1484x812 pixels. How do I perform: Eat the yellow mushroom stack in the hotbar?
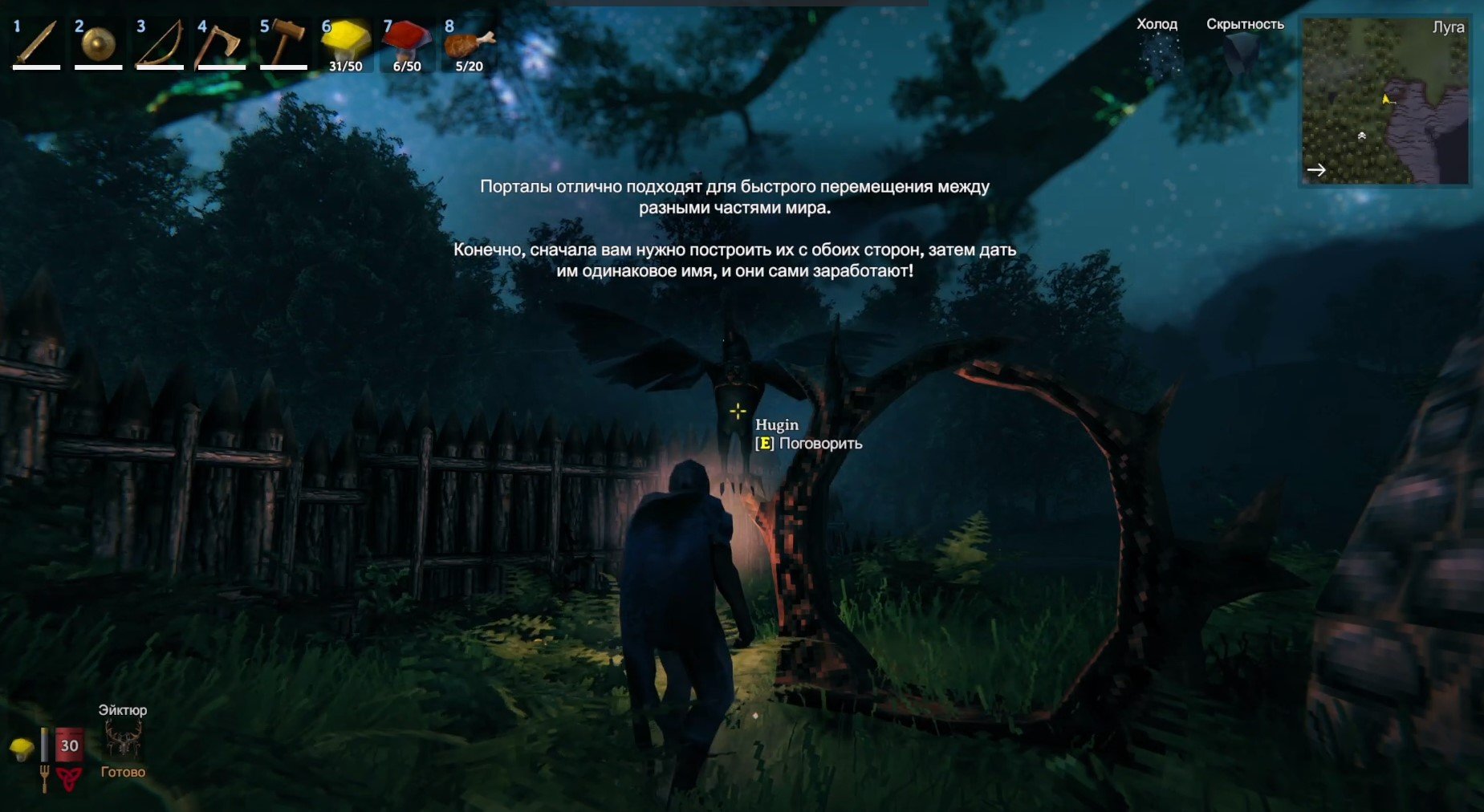tap(345, 43)
